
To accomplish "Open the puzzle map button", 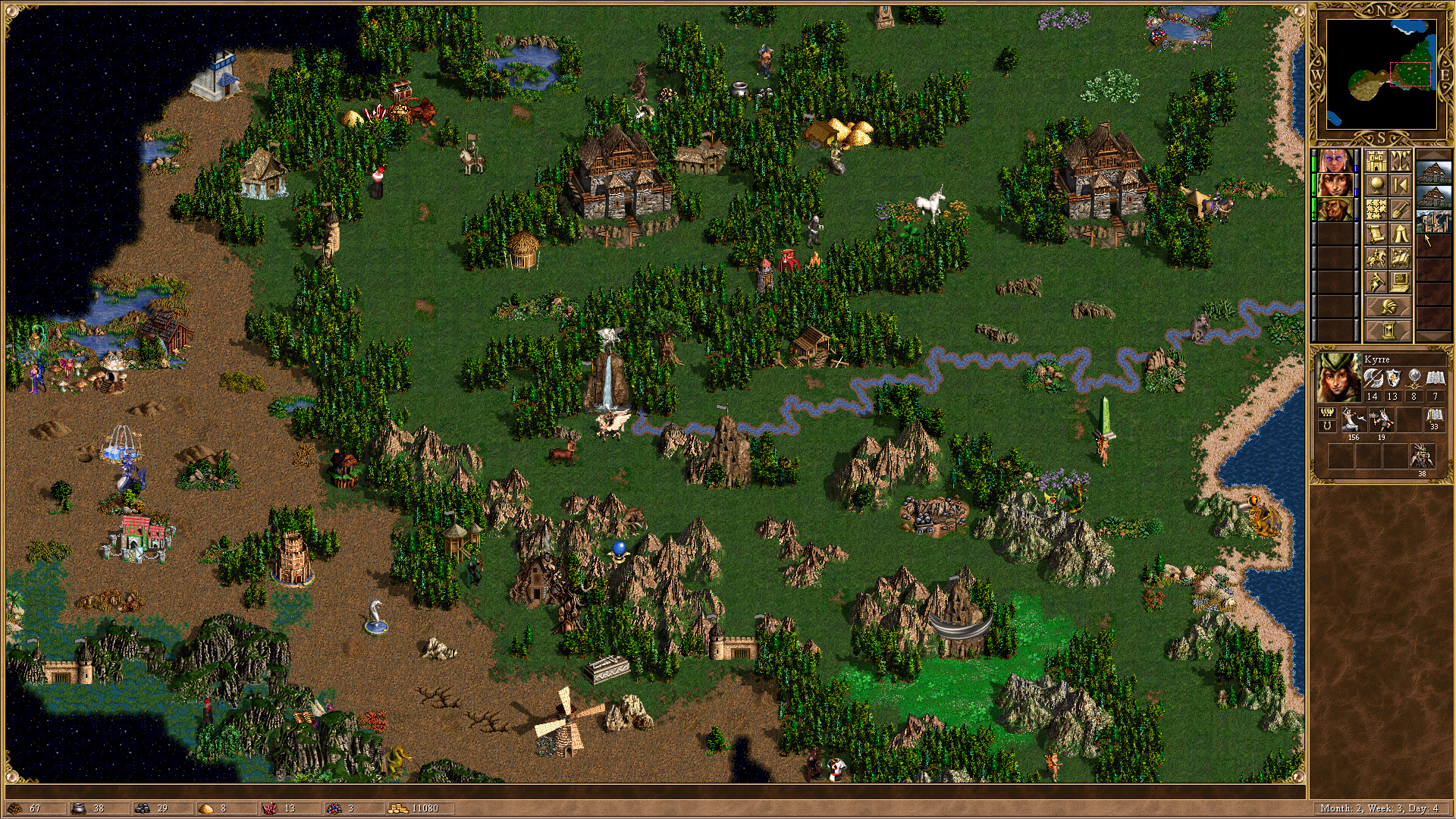I will click(x=1376, y=209).
